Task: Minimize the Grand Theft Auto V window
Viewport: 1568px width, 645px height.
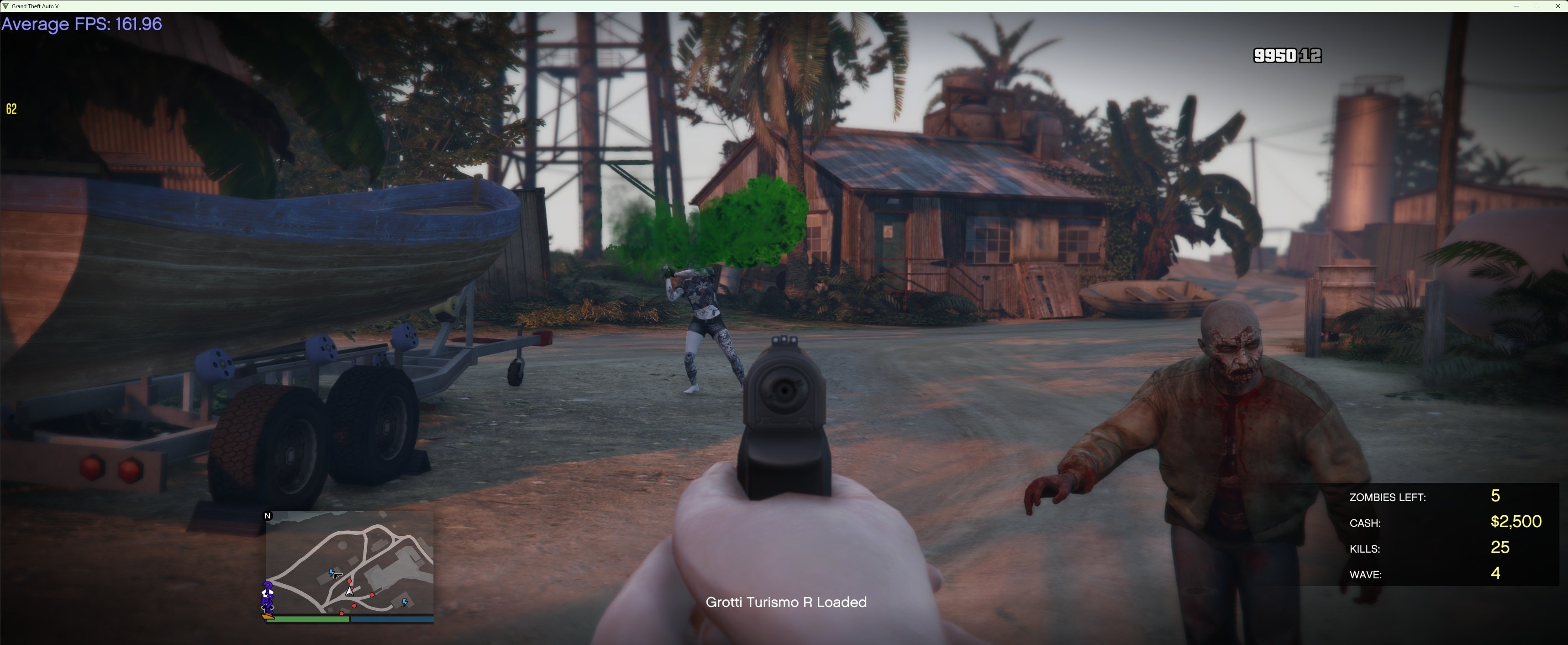Action: pyautogui.click(x=1515, y=6)
